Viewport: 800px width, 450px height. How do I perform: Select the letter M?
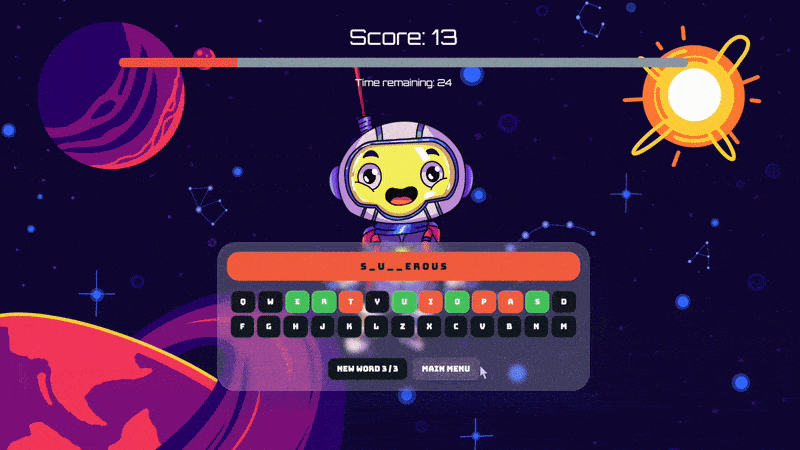click(564, 326)
